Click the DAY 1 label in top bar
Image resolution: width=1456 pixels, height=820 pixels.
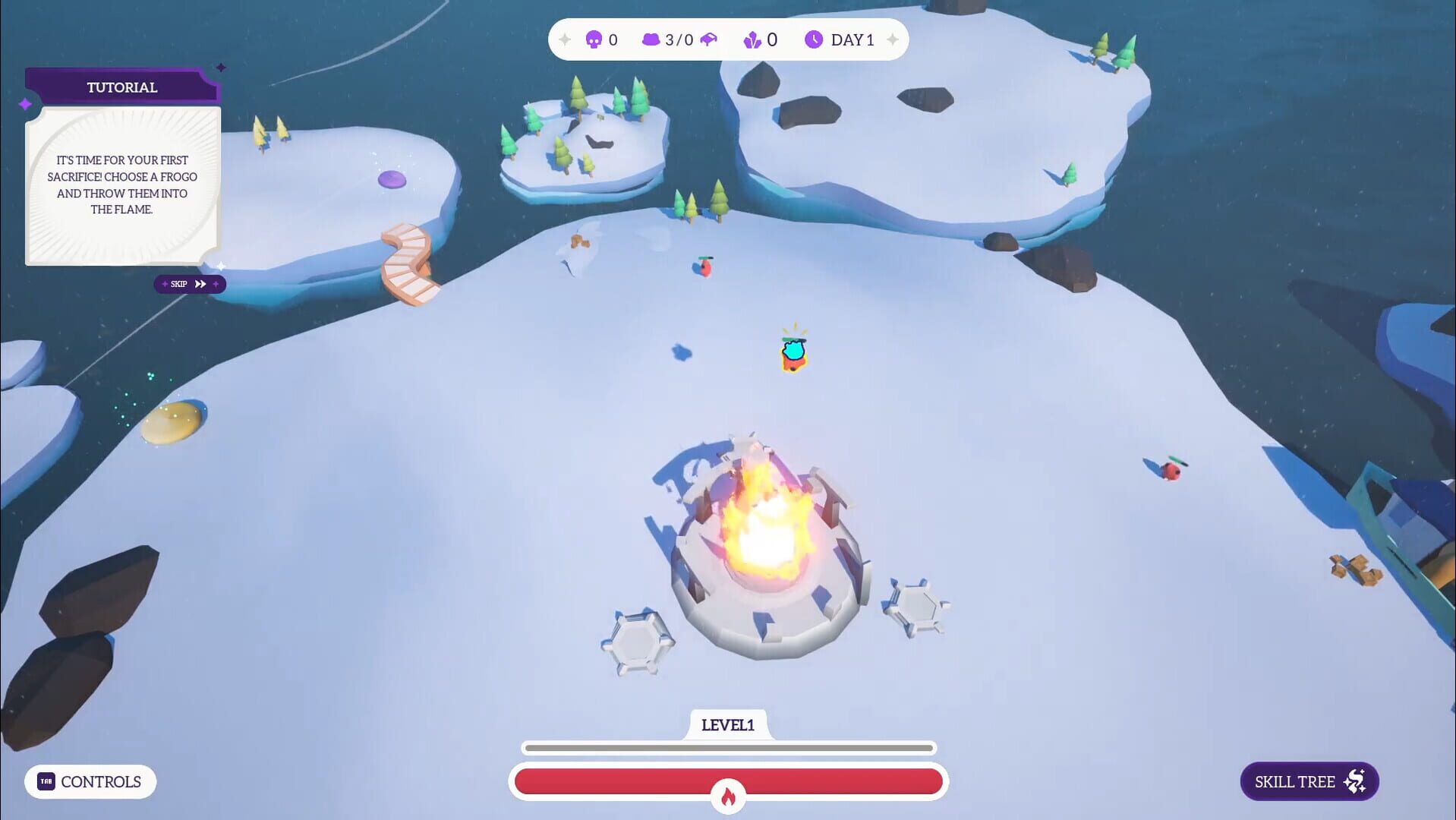tap(852, 39)
